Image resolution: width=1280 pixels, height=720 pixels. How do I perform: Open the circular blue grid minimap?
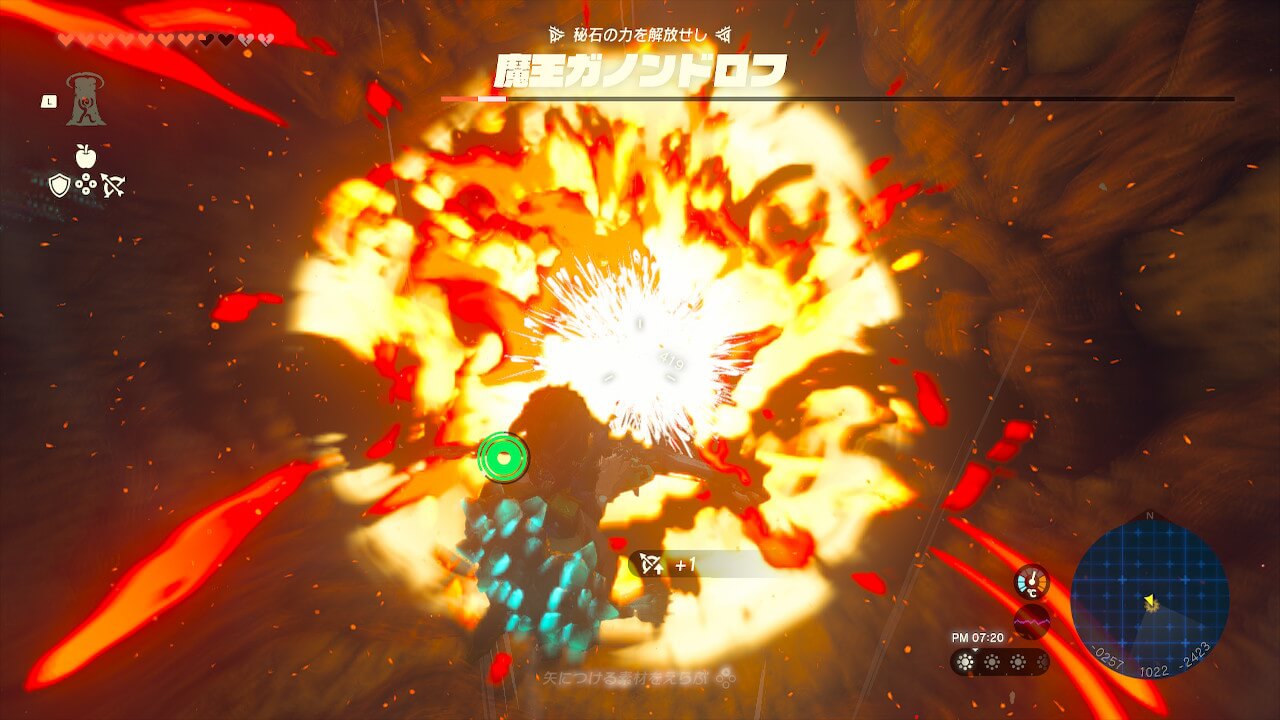click(x=1149, y=597)
